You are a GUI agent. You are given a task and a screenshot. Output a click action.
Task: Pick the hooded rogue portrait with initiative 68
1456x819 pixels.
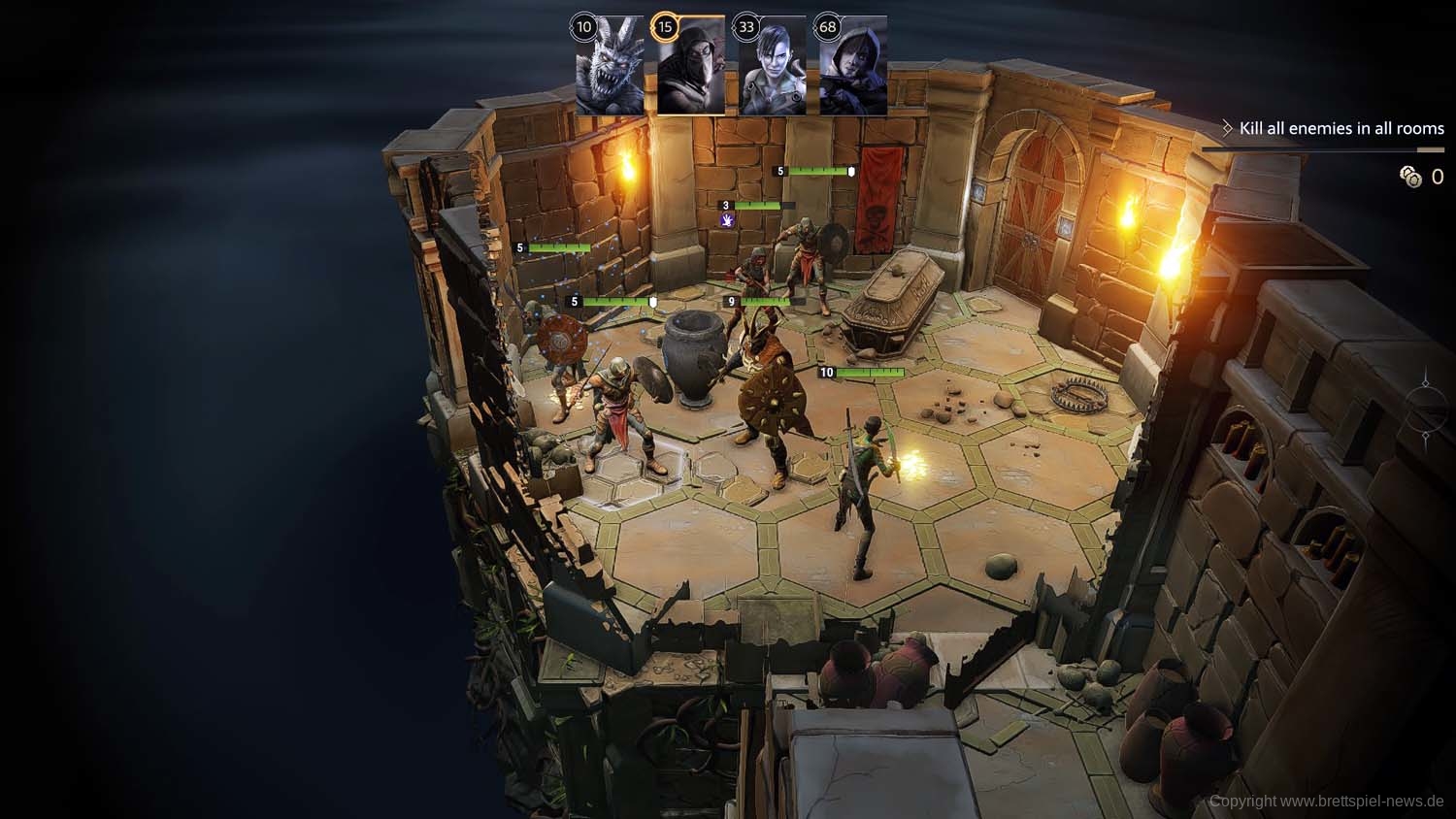853,68
